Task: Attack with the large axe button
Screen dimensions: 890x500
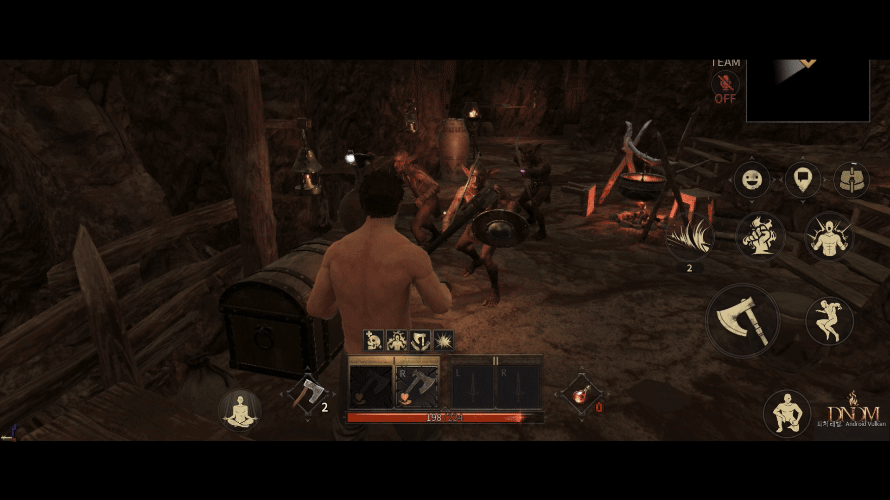Action: (x=743, y=322)
